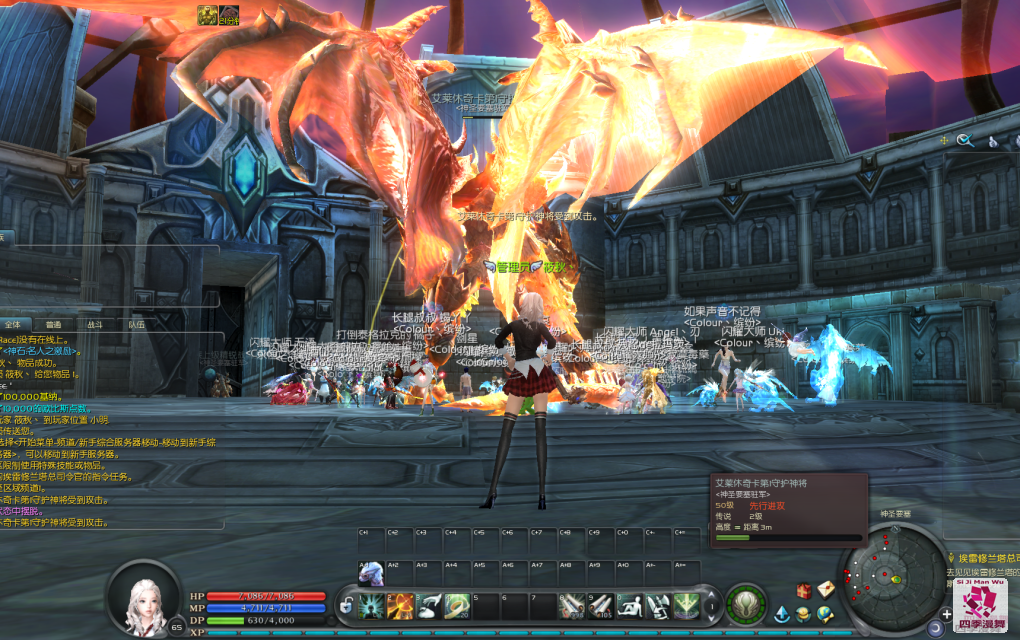Screen dimensions: 1020x640
Task: Toggle the hotbar padlock icon
Action: pyautogui.click(x=346, y=604)
